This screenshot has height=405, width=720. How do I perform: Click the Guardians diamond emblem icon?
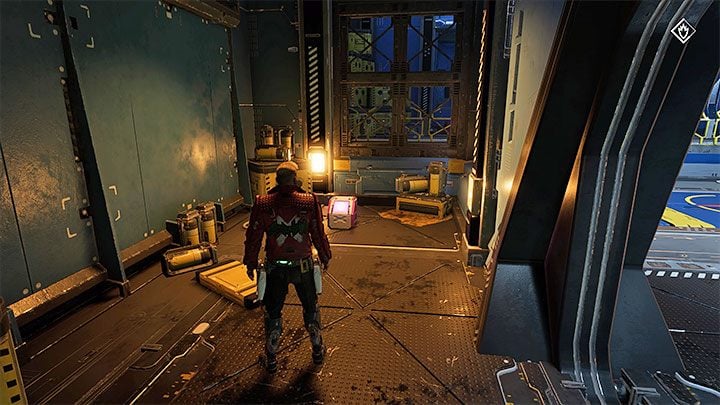pyautogui.click(x=683, y=31)
